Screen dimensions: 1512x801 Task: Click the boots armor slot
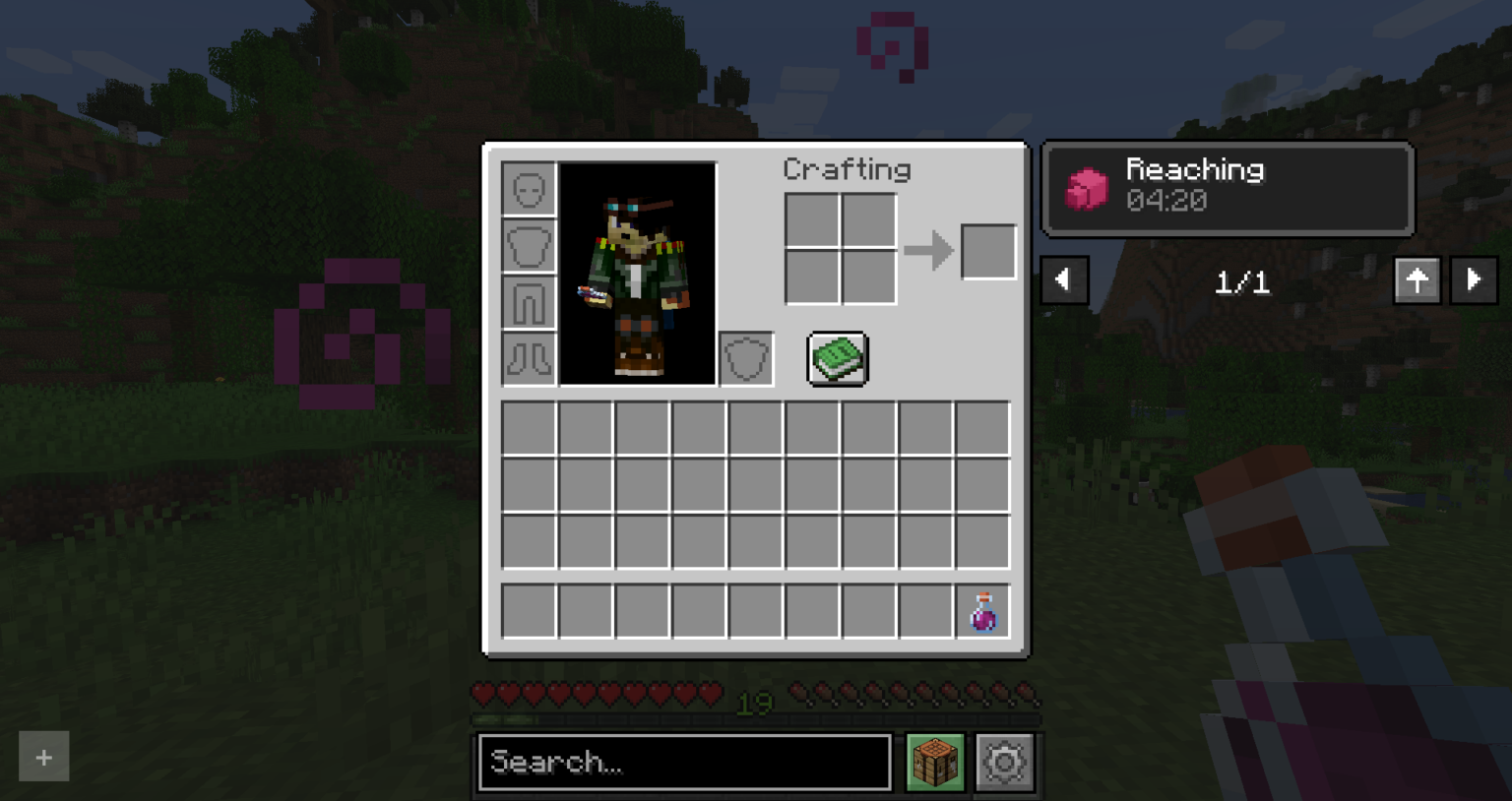click(528, 358)
